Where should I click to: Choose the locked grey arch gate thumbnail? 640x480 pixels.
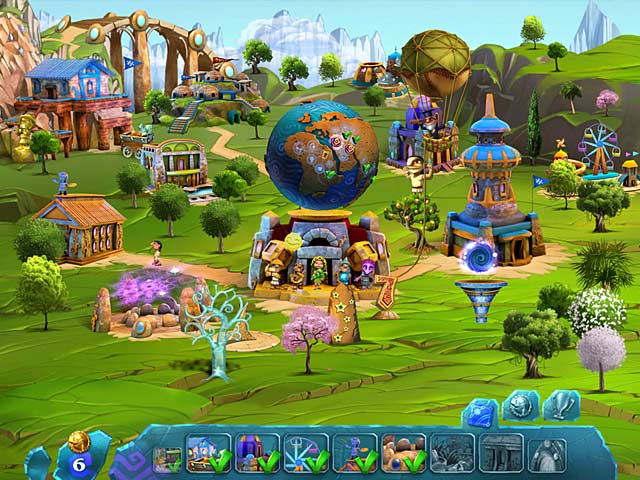pos(548,452)
